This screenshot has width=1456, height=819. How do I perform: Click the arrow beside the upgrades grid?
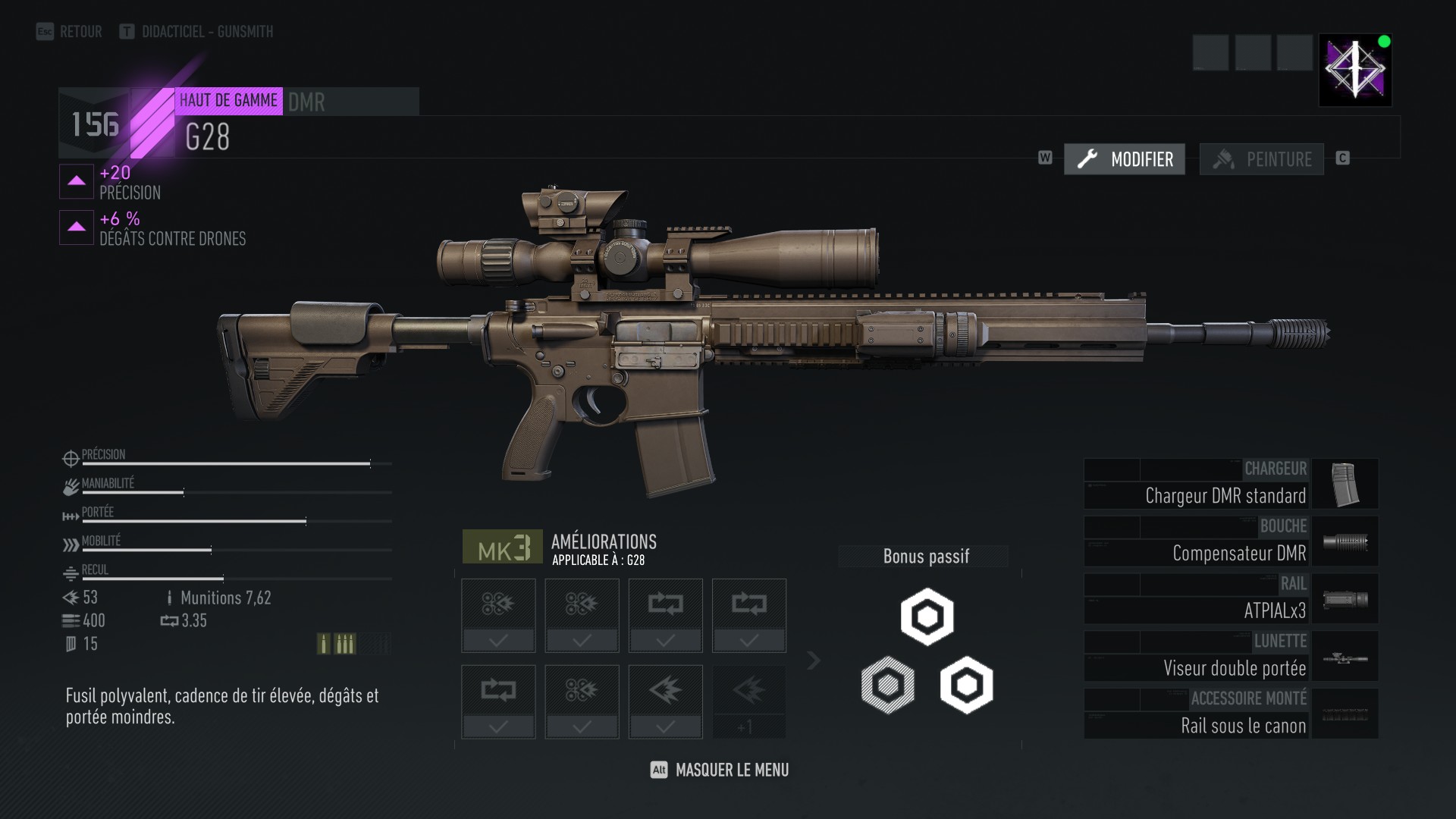814,661
